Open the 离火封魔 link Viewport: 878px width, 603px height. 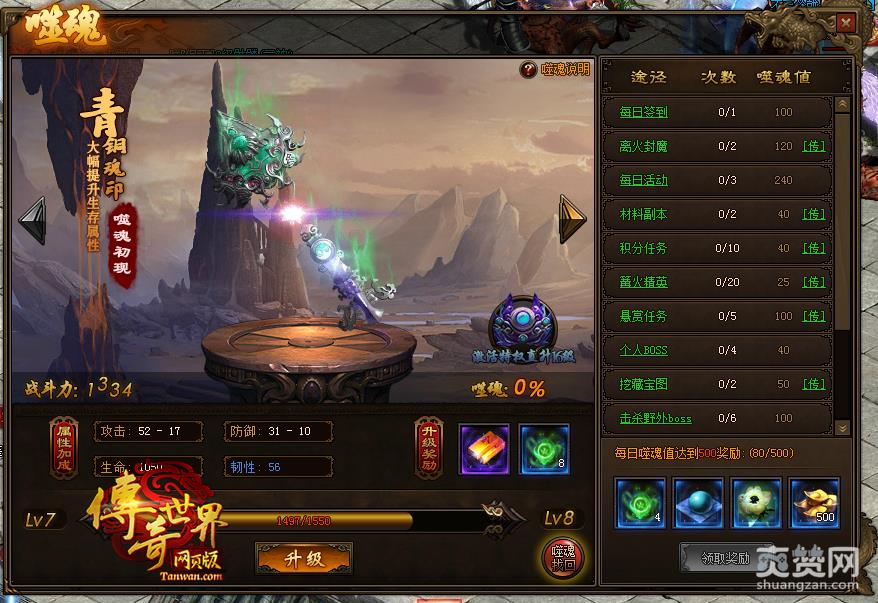(643, 146)
